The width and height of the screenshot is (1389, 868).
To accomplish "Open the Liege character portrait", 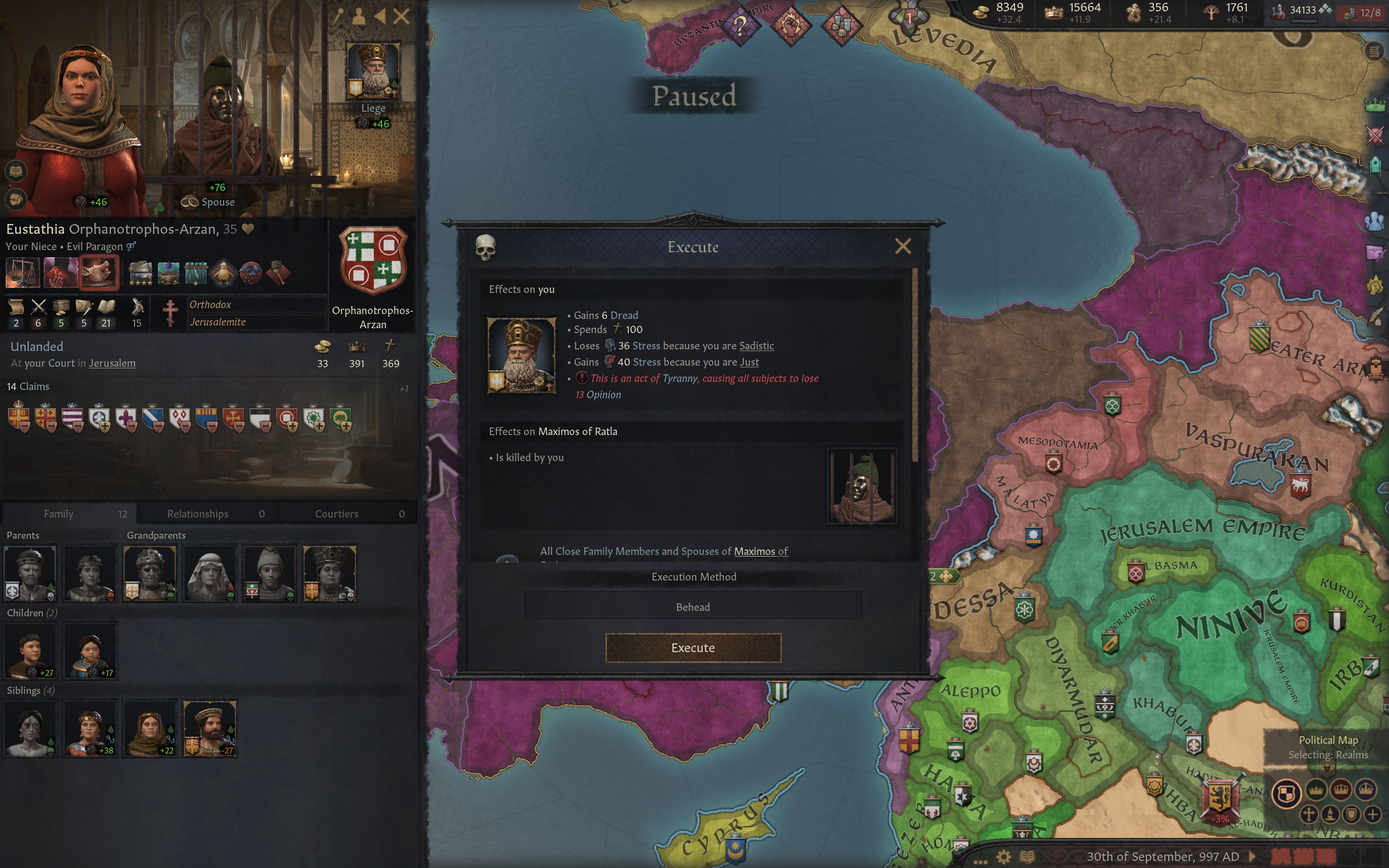I will tap(373, 70).
